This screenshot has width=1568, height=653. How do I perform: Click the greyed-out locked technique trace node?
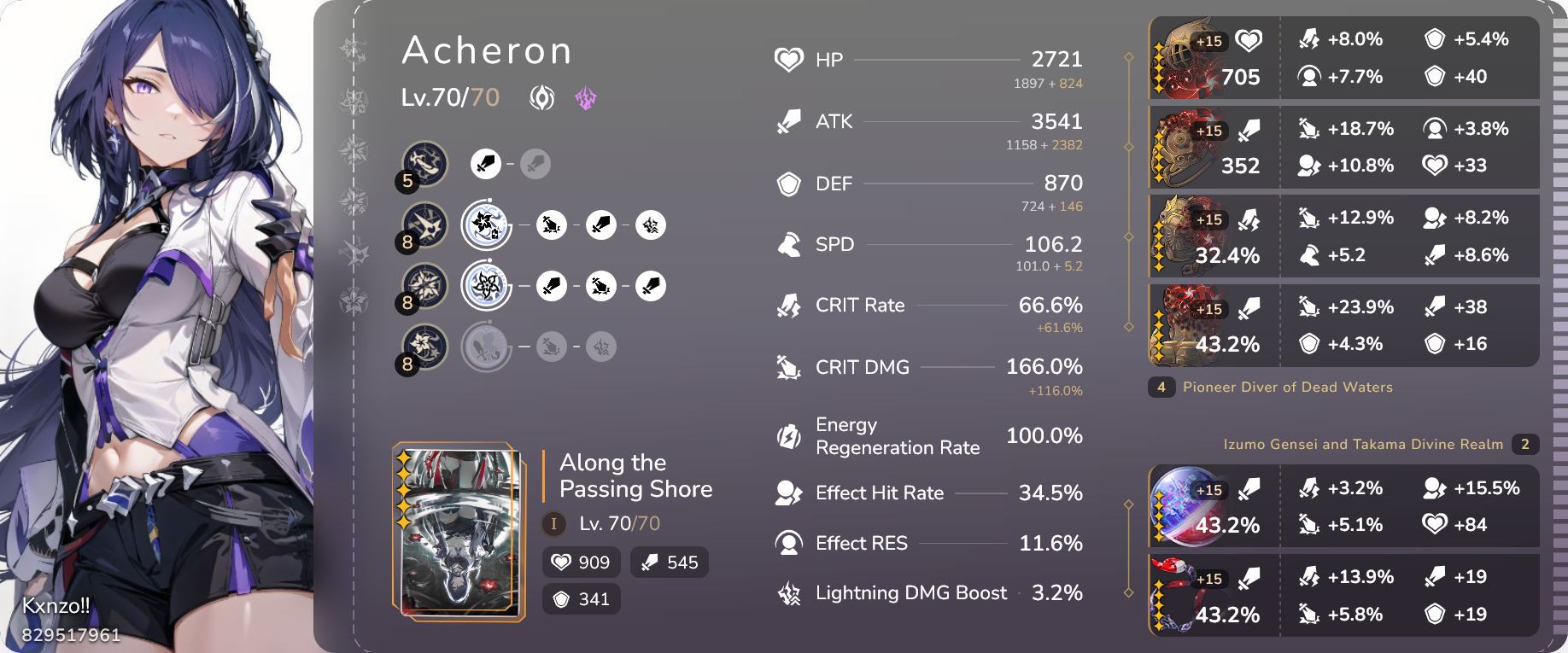pos(486,347)
